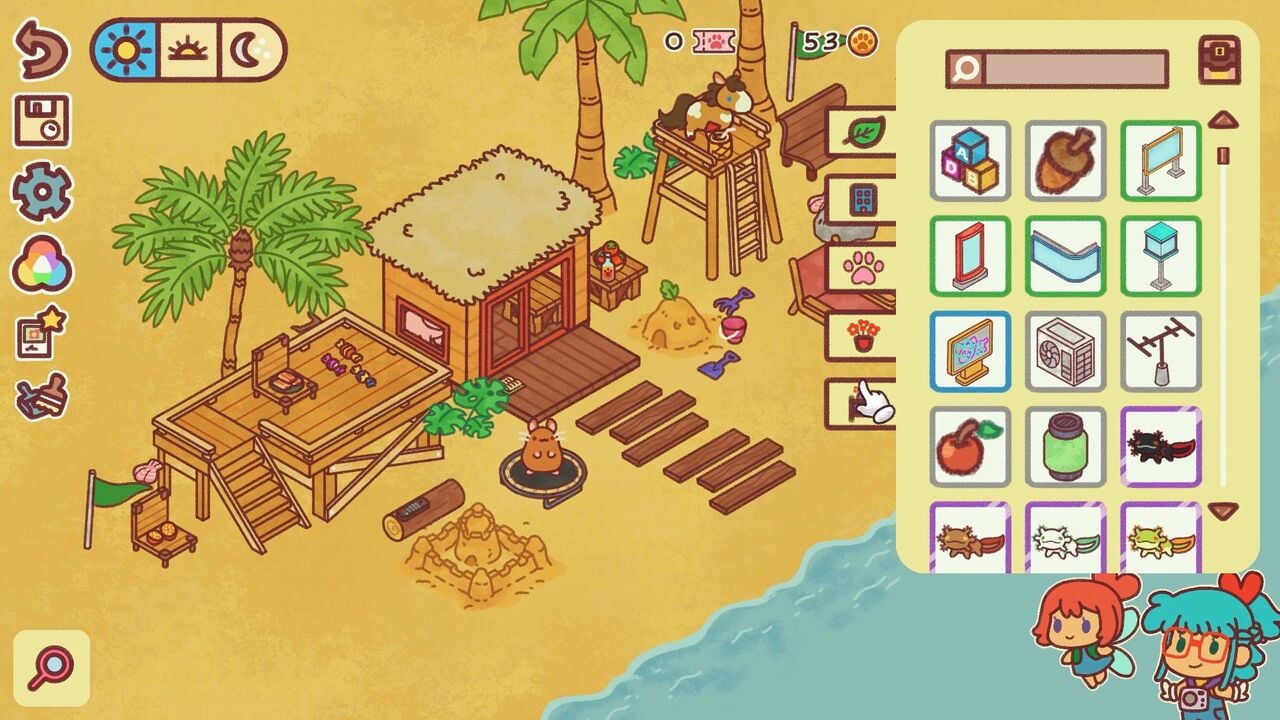Select the building category tab
The image size is (1280, 720).
point(861,199)
